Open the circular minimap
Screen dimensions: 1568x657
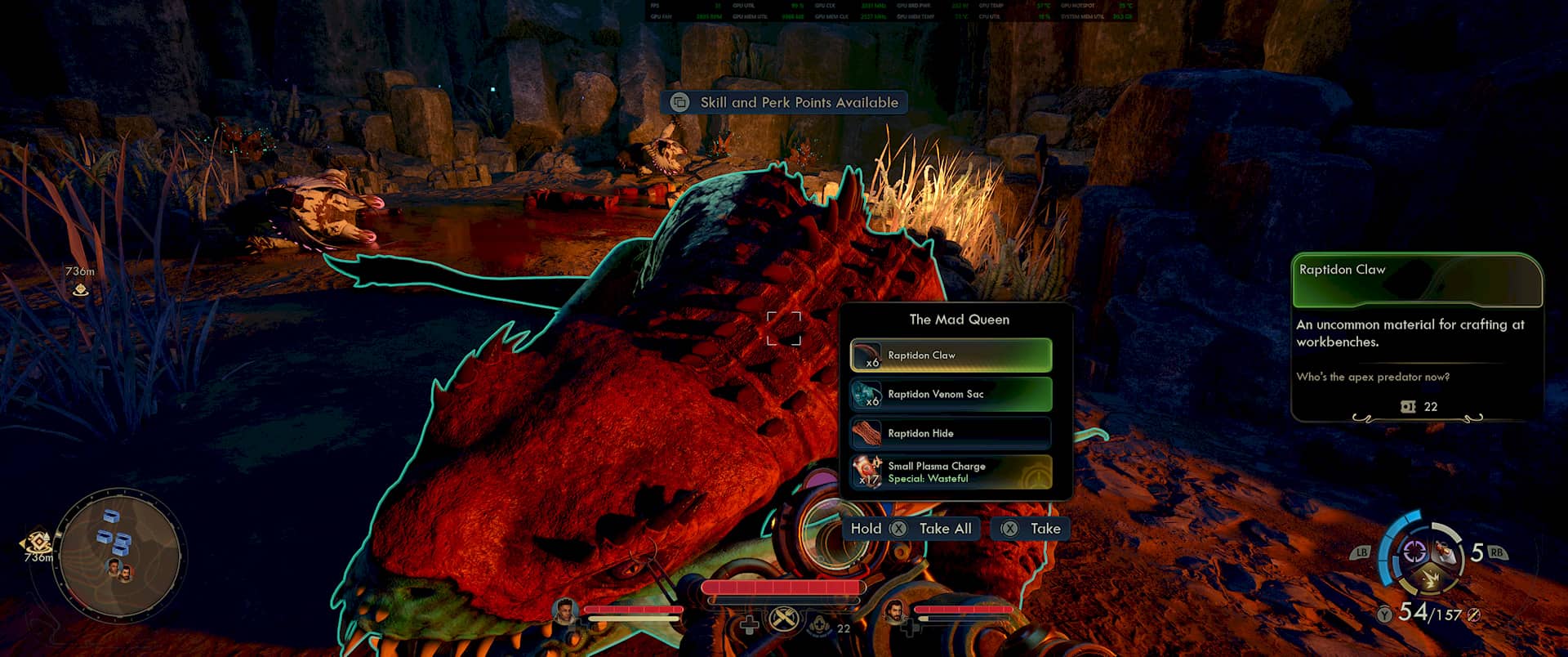[x=121, y=556]
